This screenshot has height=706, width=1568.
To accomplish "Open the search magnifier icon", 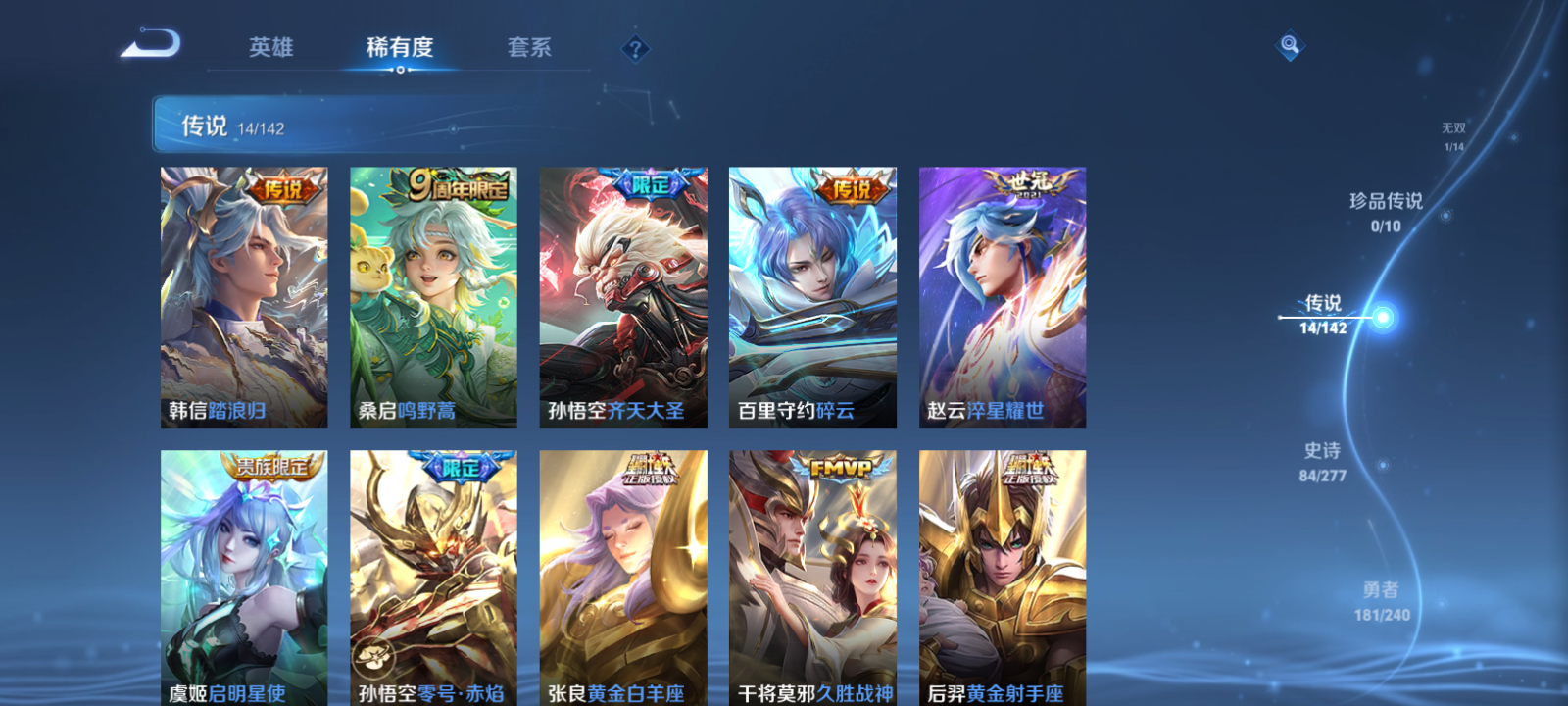I will click(1289, 44).
